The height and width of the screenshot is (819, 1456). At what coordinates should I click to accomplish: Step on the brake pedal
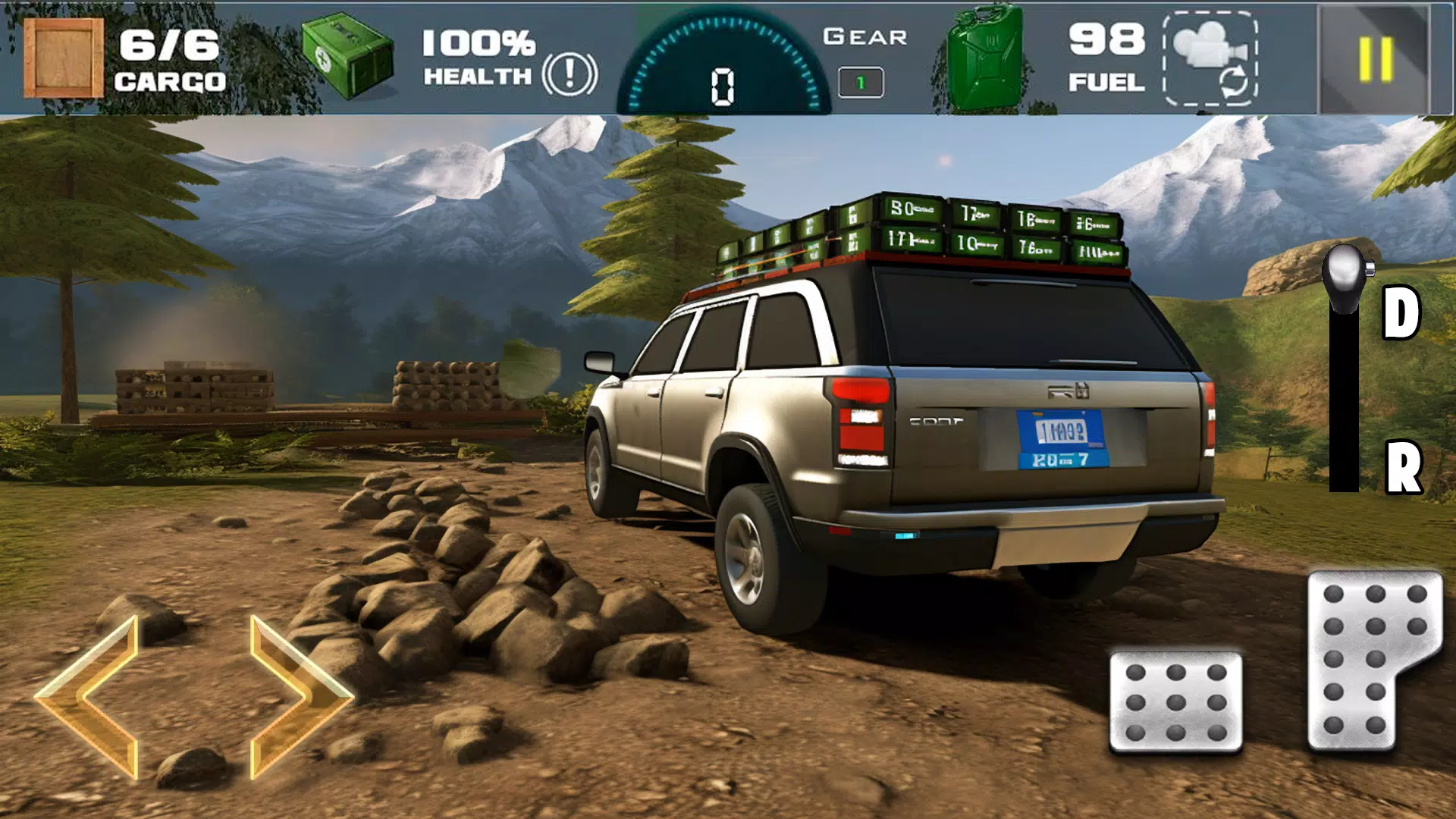click(1175, 701)
